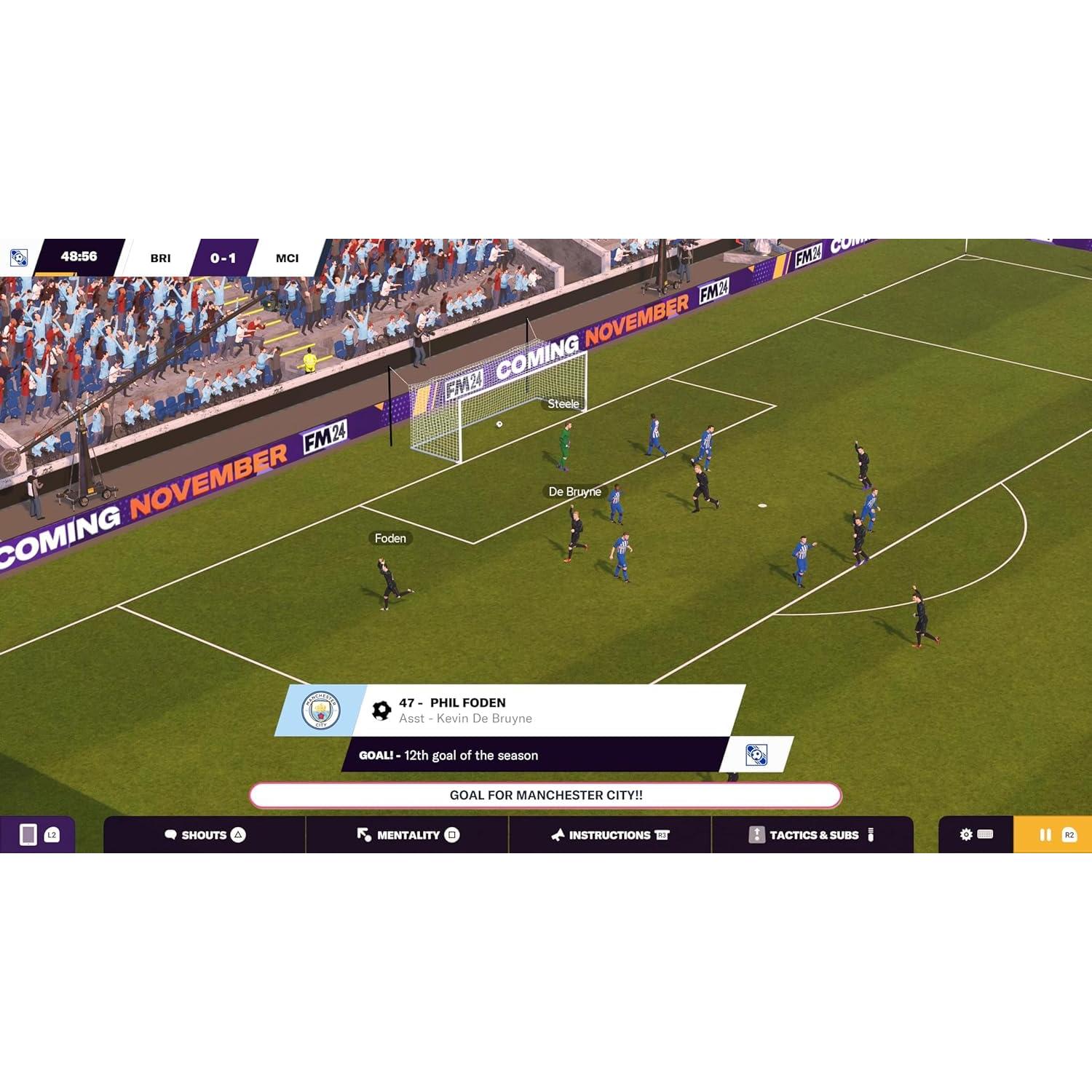Select the MCI team label
The width and height of the screenshot is (1092, 1092).
pyautogui.click(x=286, y=256)
